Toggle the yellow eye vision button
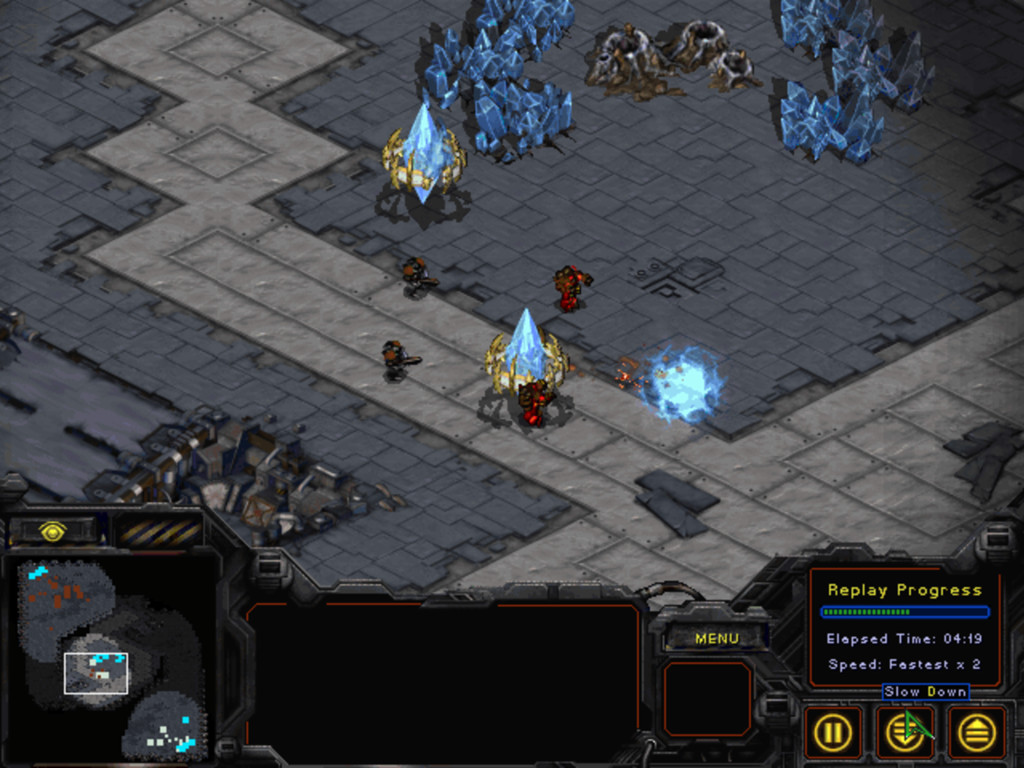This screenshot has height=768, width=1024. 53,530
